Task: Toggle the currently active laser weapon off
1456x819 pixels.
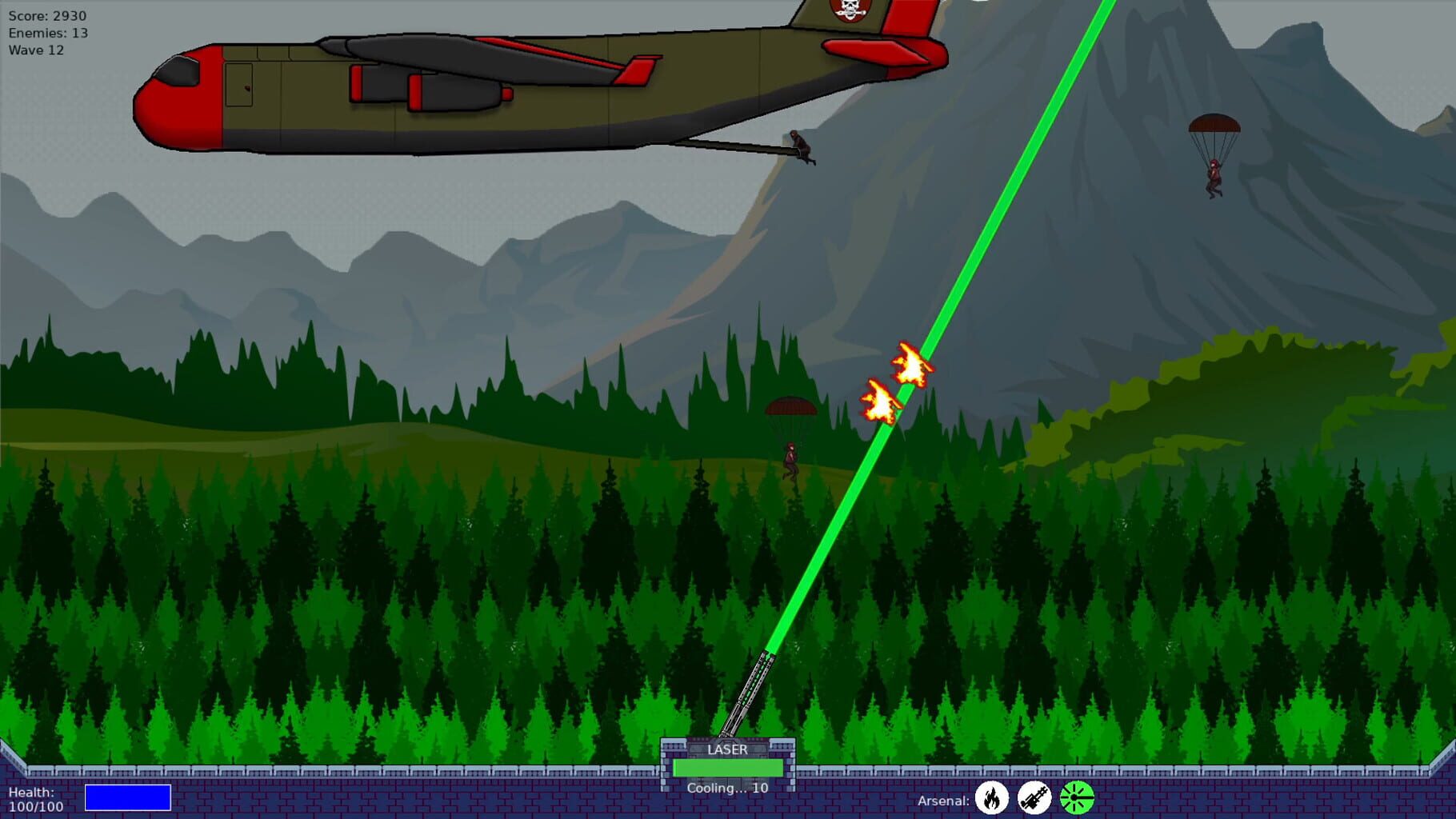Action: [x=1075, y=798]
